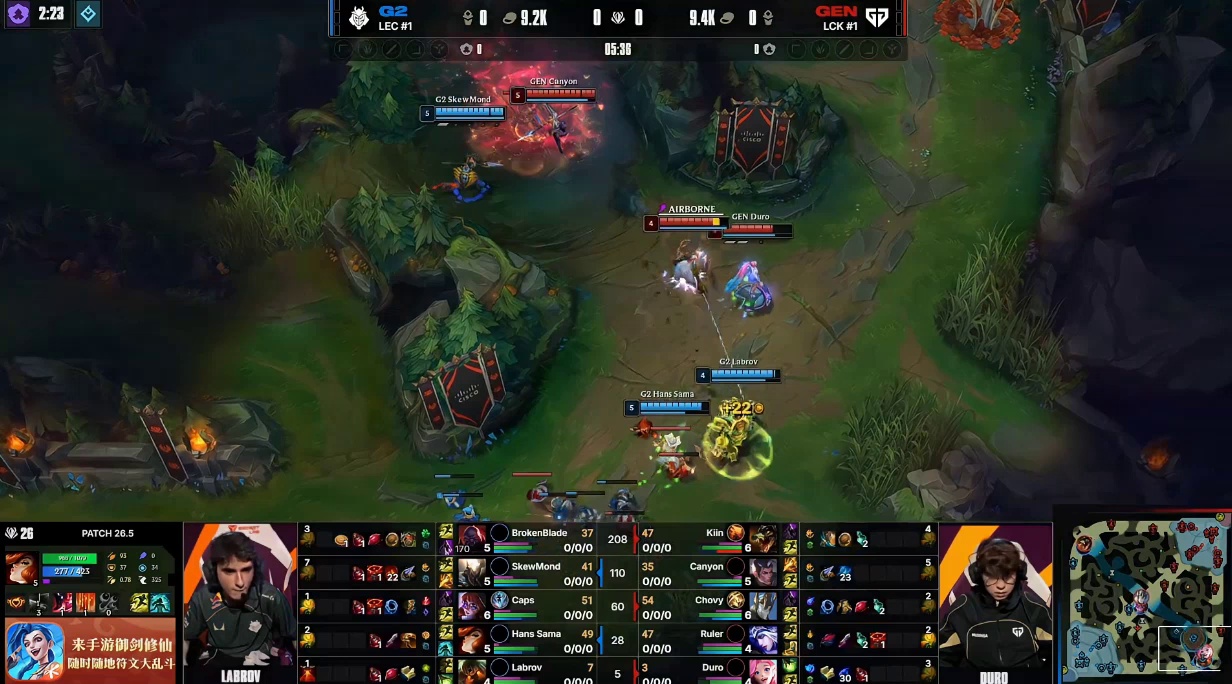Click the Flash summoner spell in stats panel
The width and height of the screenshot is (1232, 684).
141,603
